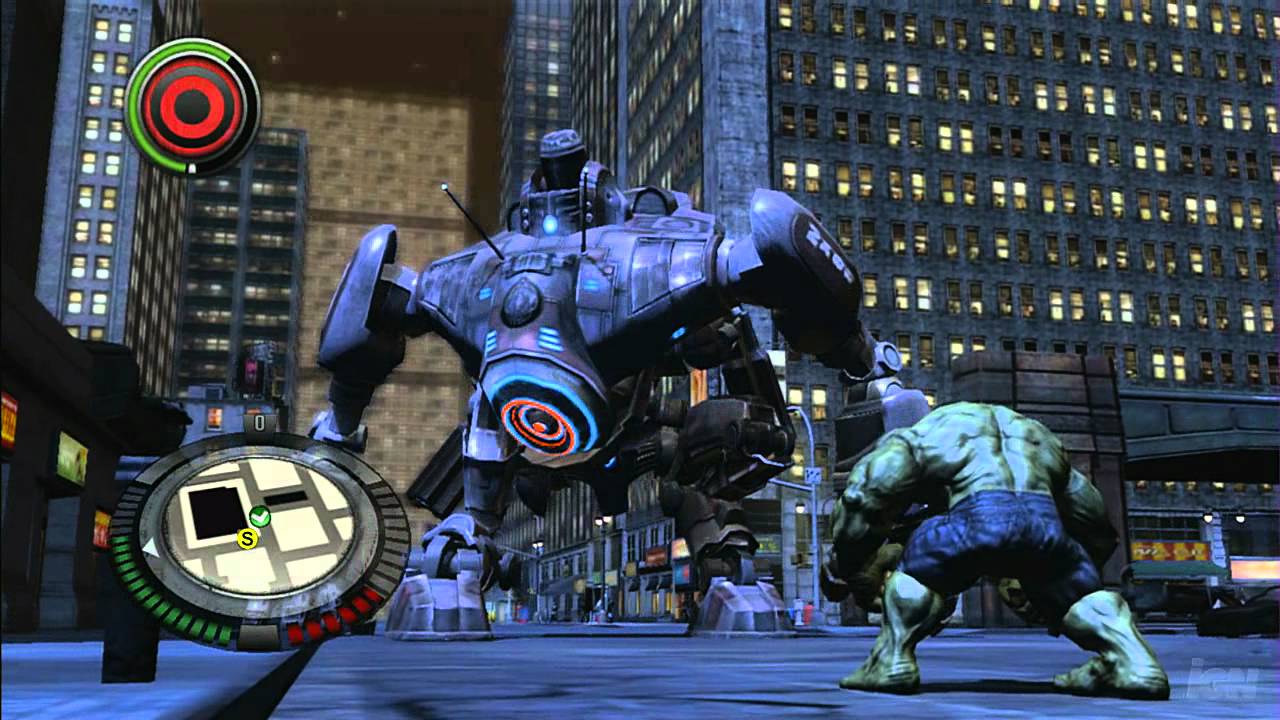Select the green checkmark objective marker

coord(260,516)
